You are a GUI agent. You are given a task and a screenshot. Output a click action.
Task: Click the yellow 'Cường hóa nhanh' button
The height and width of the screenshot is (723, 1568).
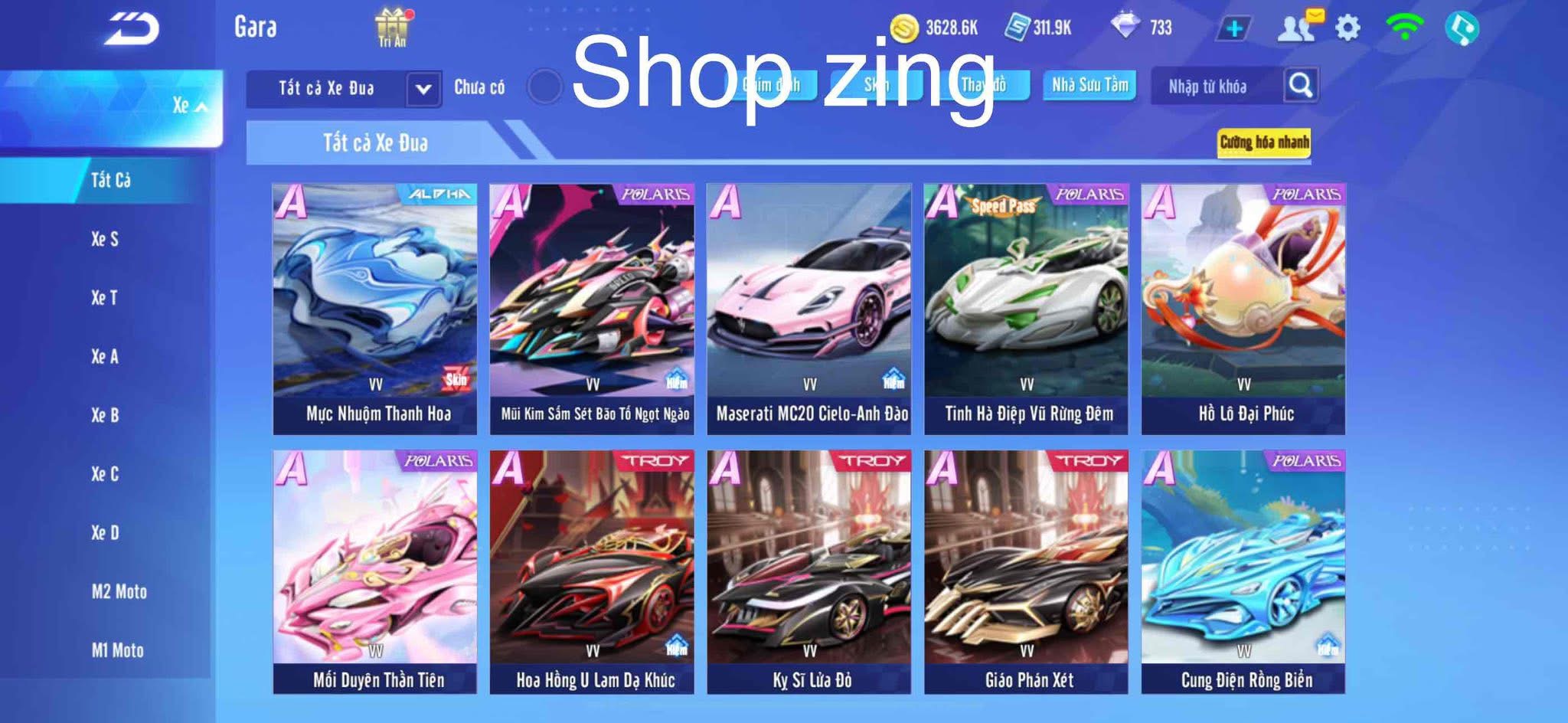tap(1265, 142)
